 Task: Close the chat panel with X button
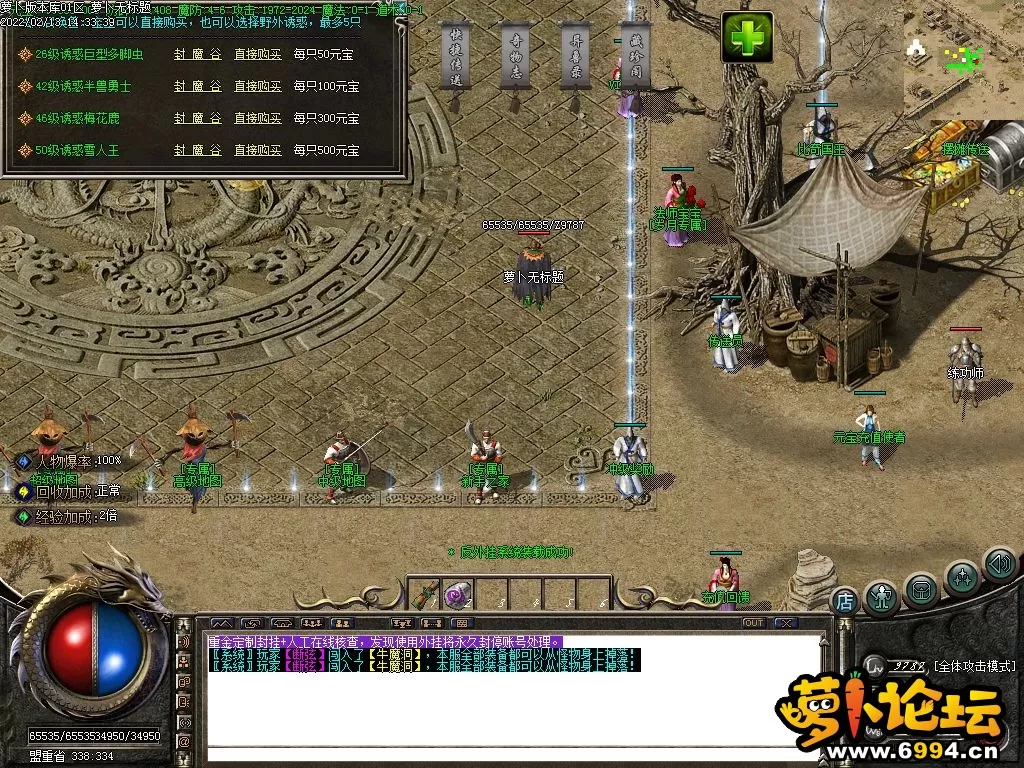click(x=786, y=623)
